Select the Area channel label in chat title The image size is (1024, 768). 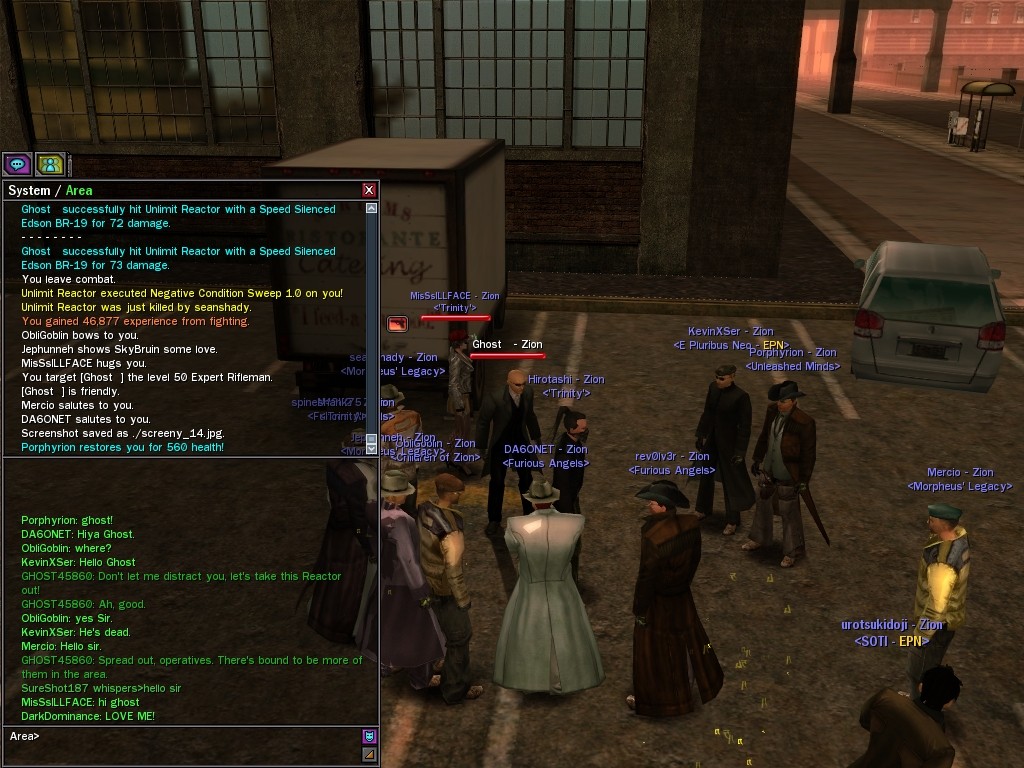coord(79,190)
